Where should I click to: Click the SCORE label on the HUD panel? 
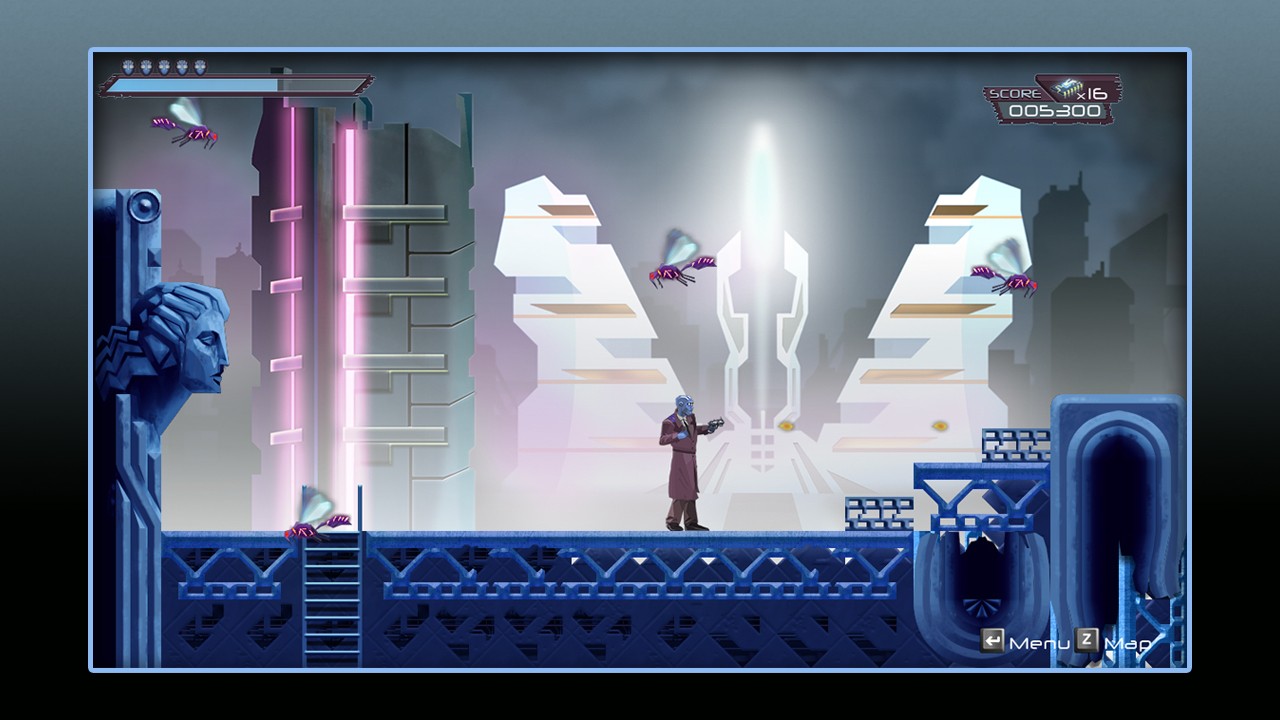coord(1015,93)
